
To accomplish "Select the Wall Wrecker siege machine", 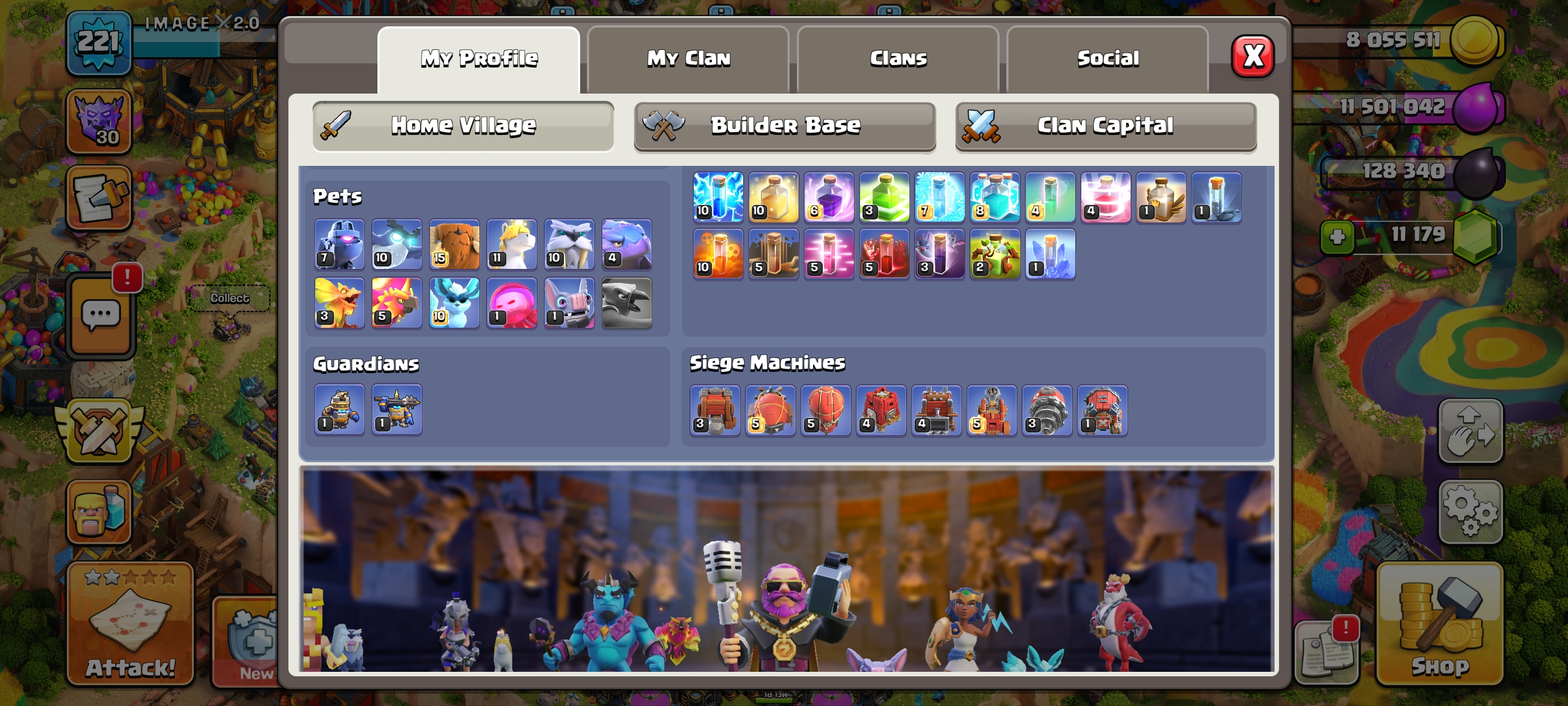I will point(715,410).
